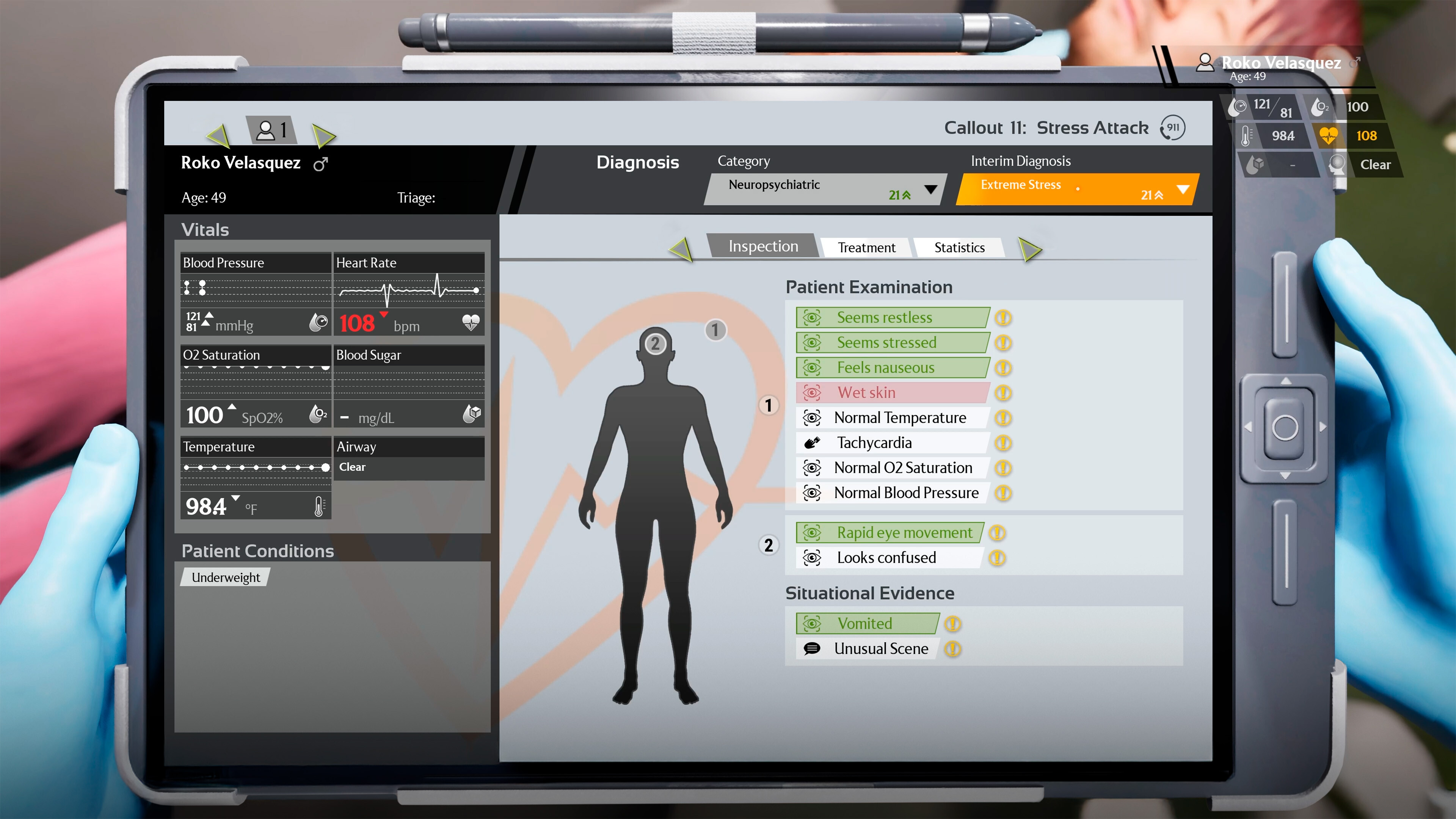1456x819 pixels.
Task: Open the Extreme Stress interim diagnosis dropdown
Action: 1182,190
